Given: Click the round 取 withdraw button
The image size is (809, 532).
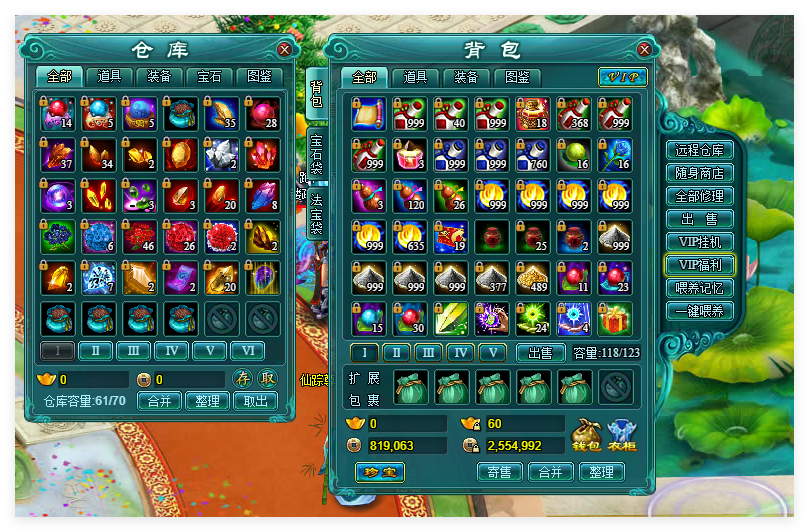Looking at the screenshot, I should (267, 378).
